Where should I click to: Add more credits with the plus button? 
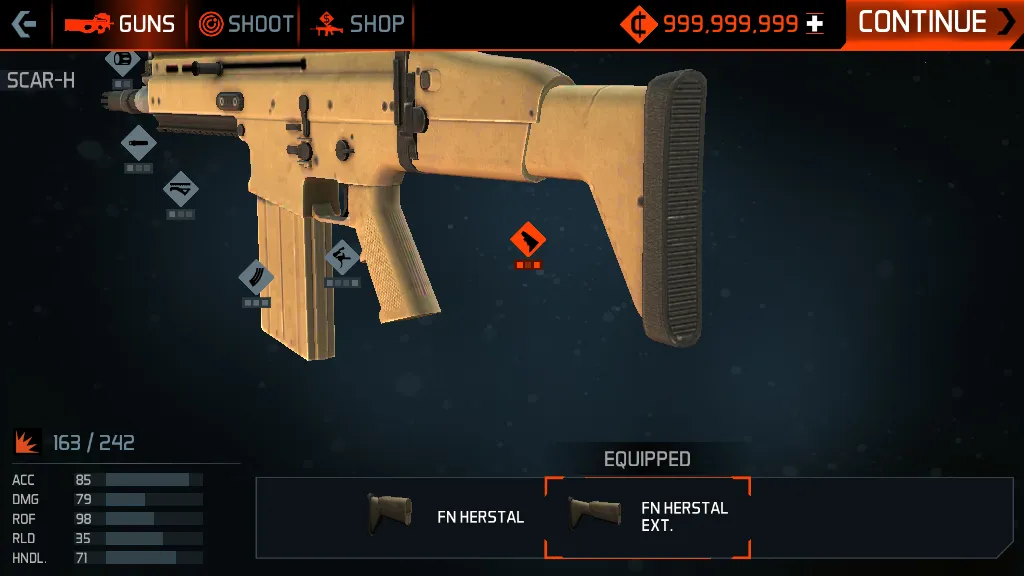[x=815, y=24]
